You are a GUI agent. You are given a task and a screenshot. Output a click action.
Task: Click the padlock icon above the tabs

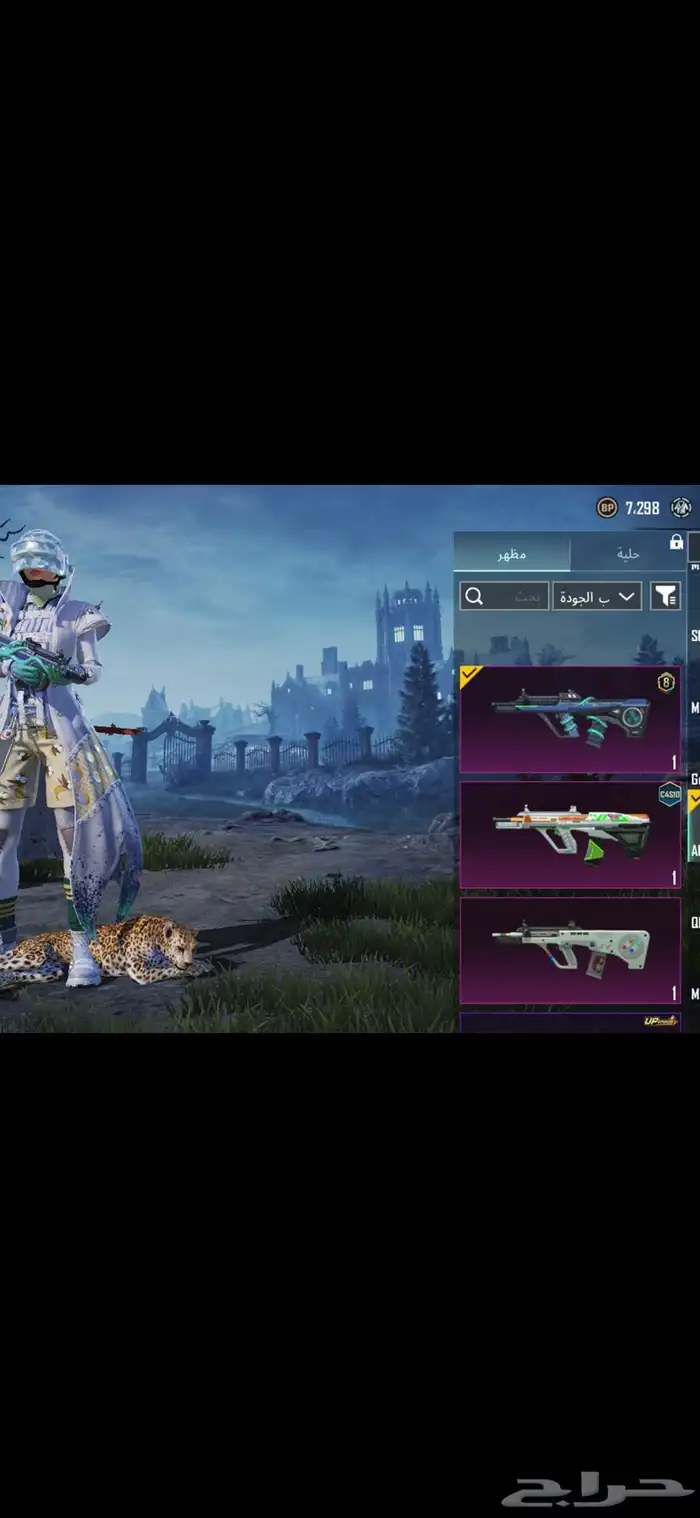[x=676, y=542]
